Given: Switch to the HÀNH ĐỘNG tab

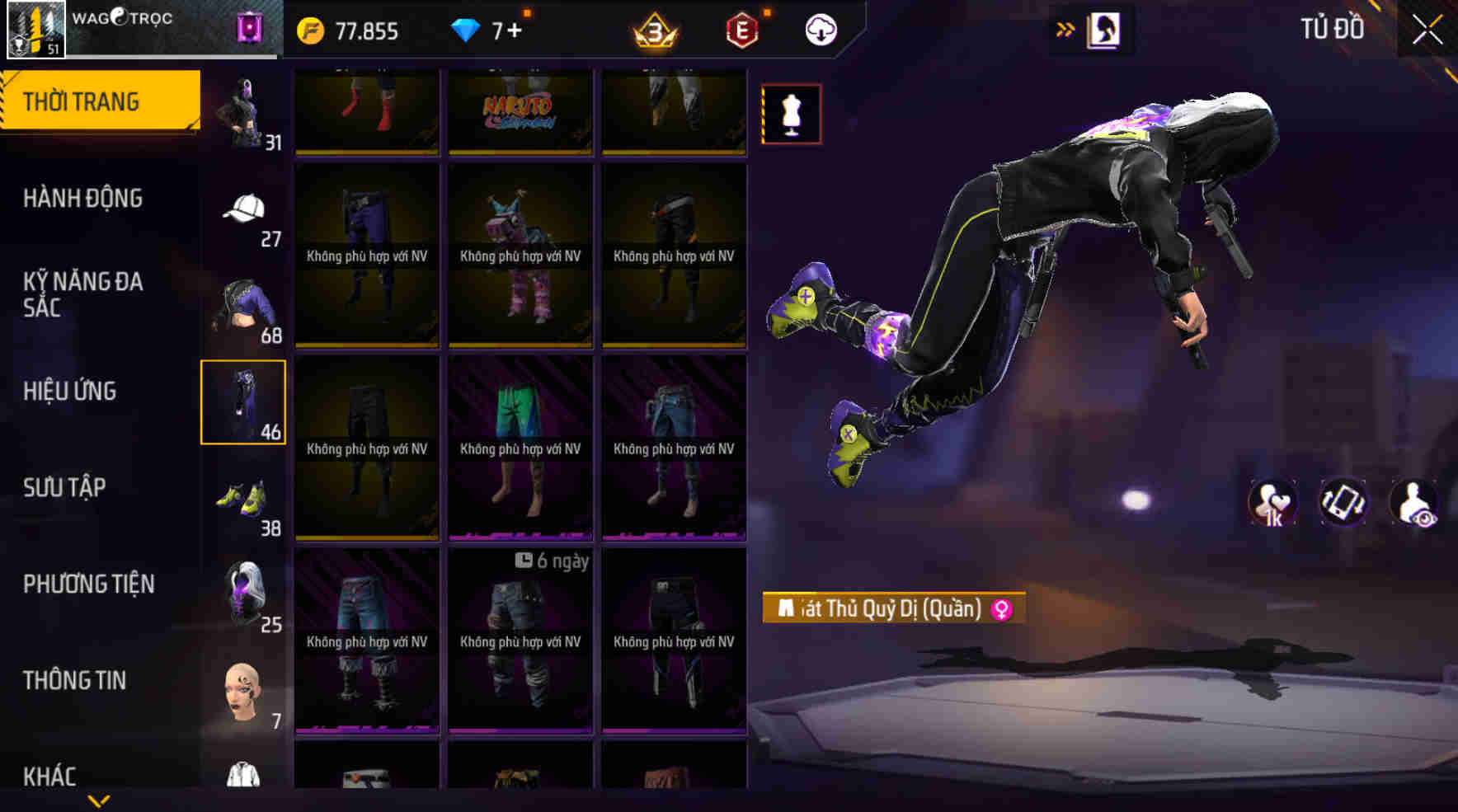Looking at the screenshot, I should click(82, 198).
